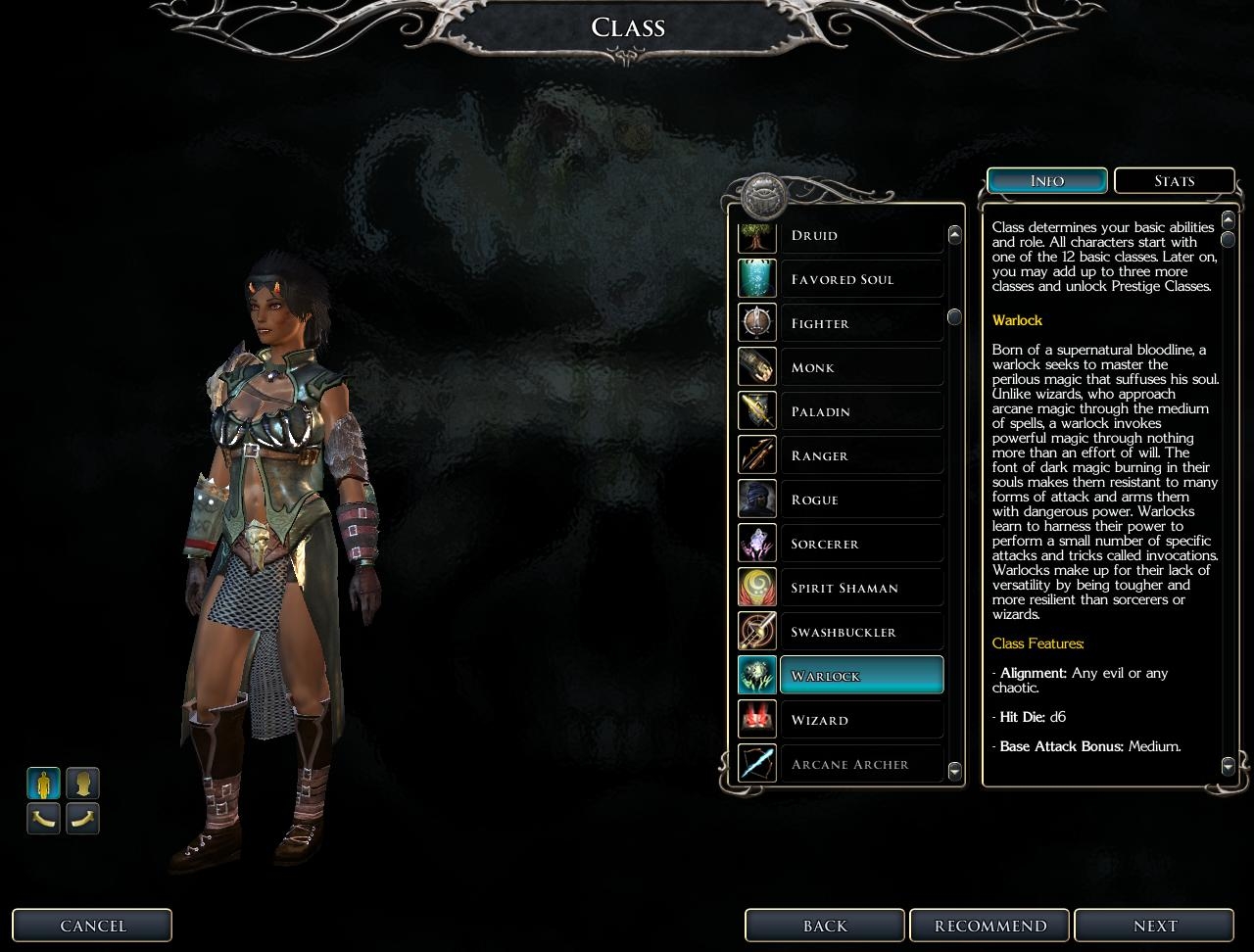Viewport: 1254px width, 952px height.
Task: Click the Recommend button
Action: pyautogui.click(x=990, y=926)
